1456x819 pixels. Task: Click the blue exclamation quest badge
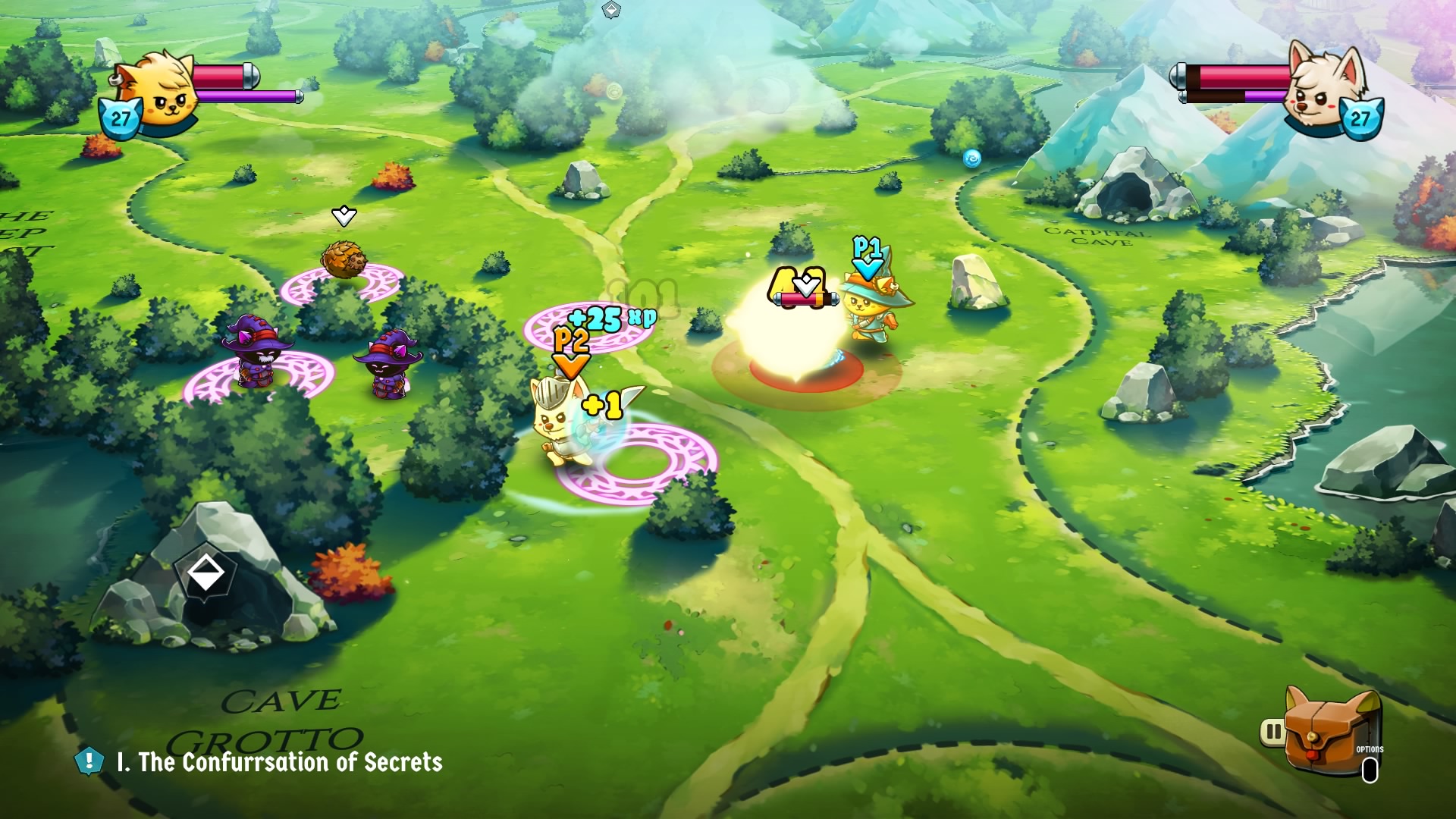point(89,761)
